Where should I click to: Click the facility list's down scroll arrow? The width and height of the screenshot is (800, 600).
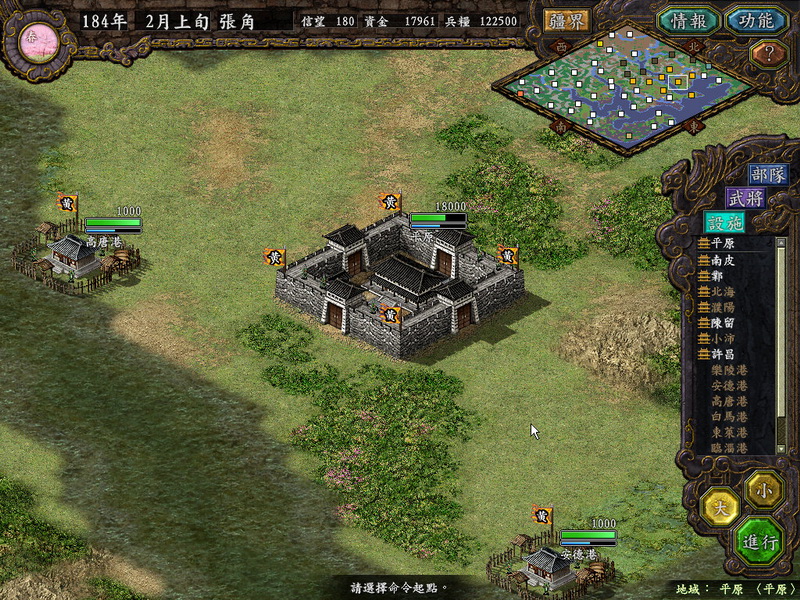coord(780,450)
